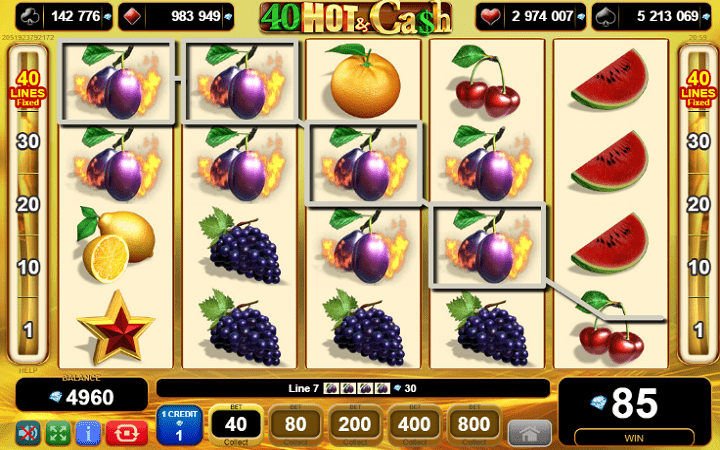Toggle the sound mute icon

[x=28, y=433]
